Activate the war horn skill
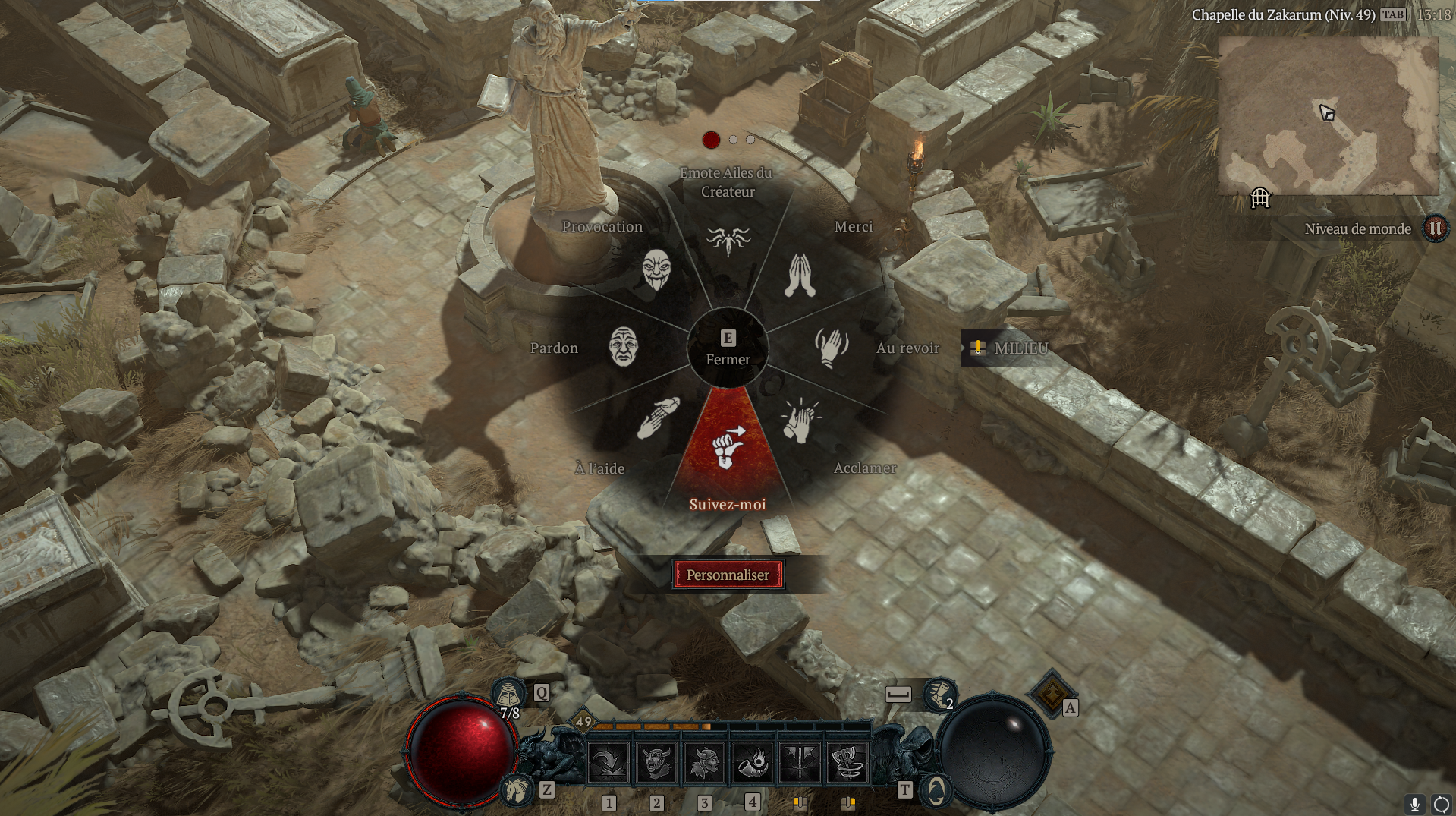Screen dimensions: 1456x816 [752, 762]
